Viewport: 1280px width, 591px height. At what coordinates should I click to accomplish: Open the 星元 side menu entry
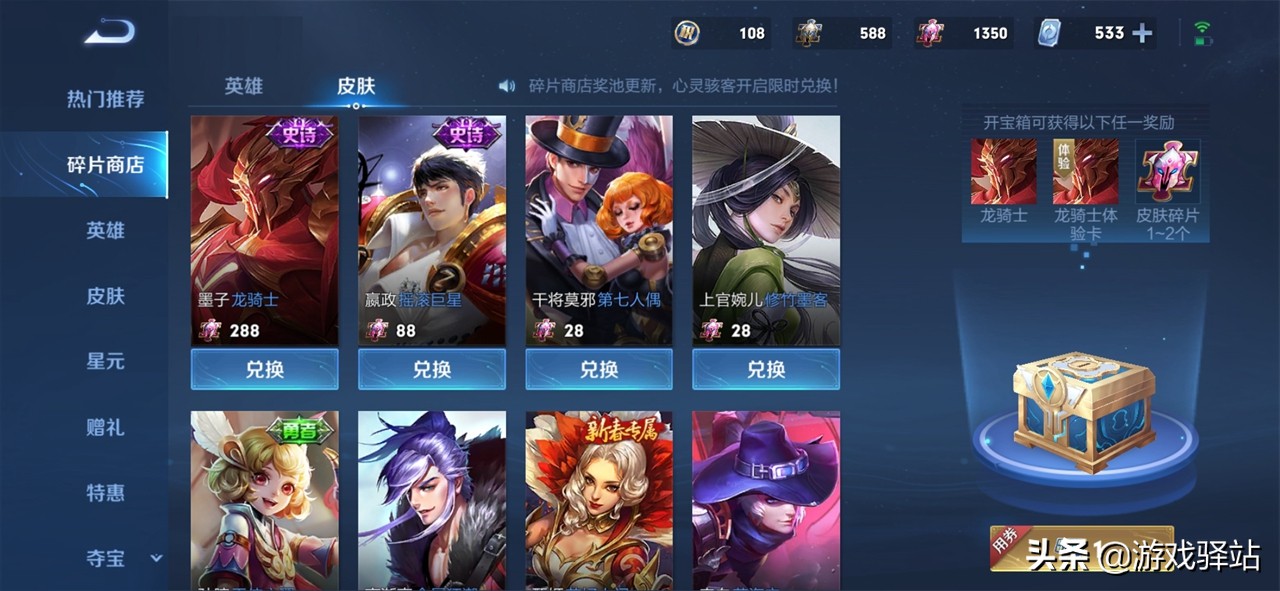click(105, 361)
